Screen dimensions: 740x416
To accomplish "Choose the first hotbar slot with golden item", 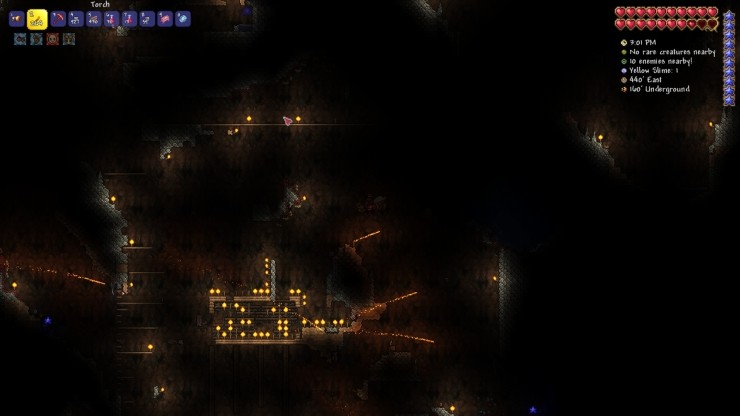I will [x=16, y=19].
